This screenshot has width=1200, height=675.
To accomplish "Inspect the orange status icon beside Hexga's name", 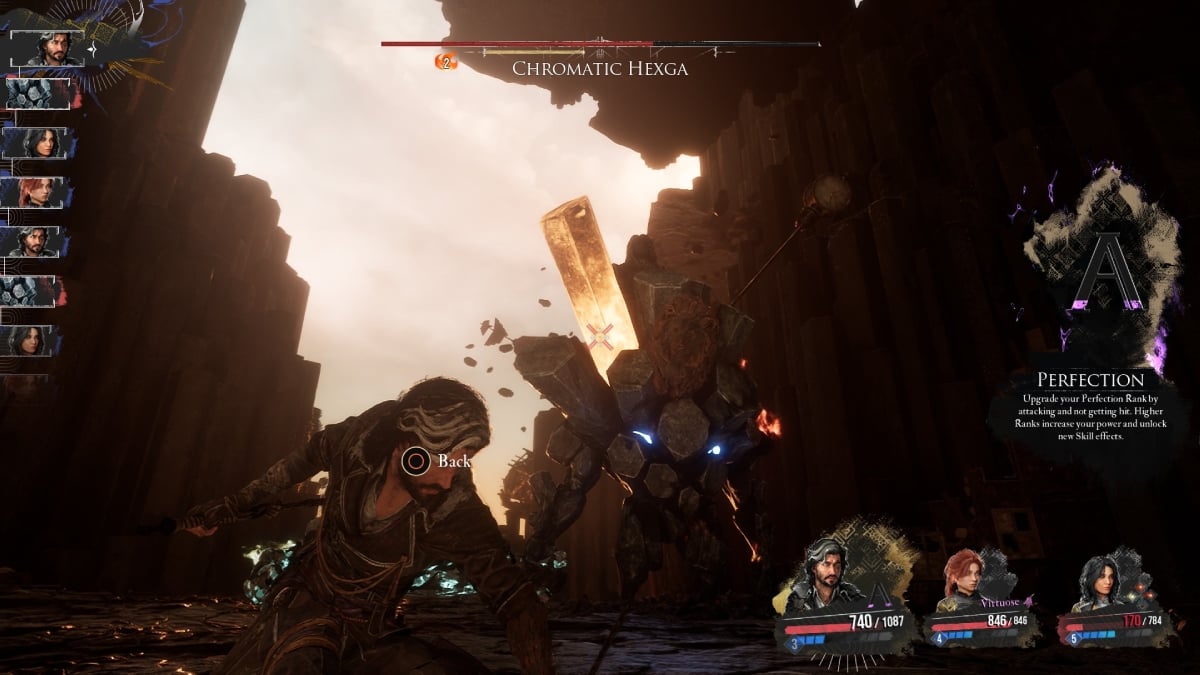I will 445,62.
